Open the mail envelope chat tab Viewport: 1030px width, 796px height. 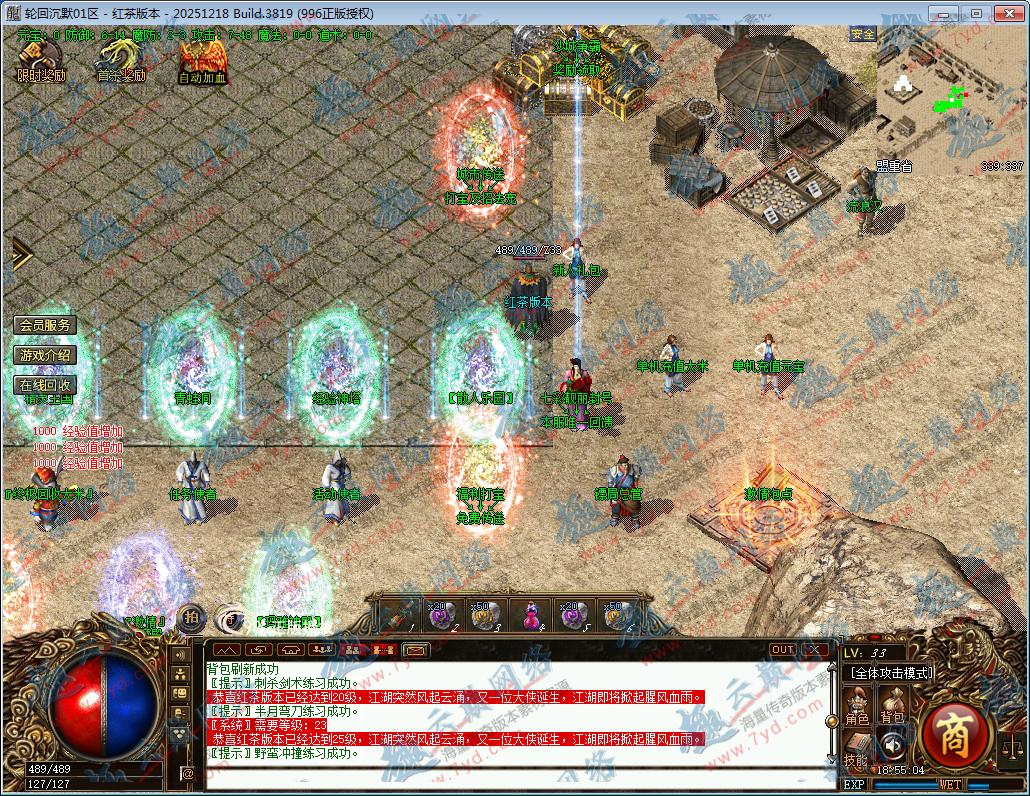click(415, 650)
